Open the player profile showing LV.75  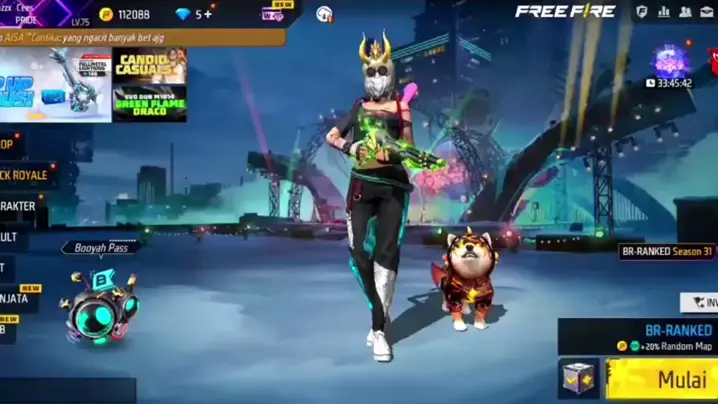[40, 13]
